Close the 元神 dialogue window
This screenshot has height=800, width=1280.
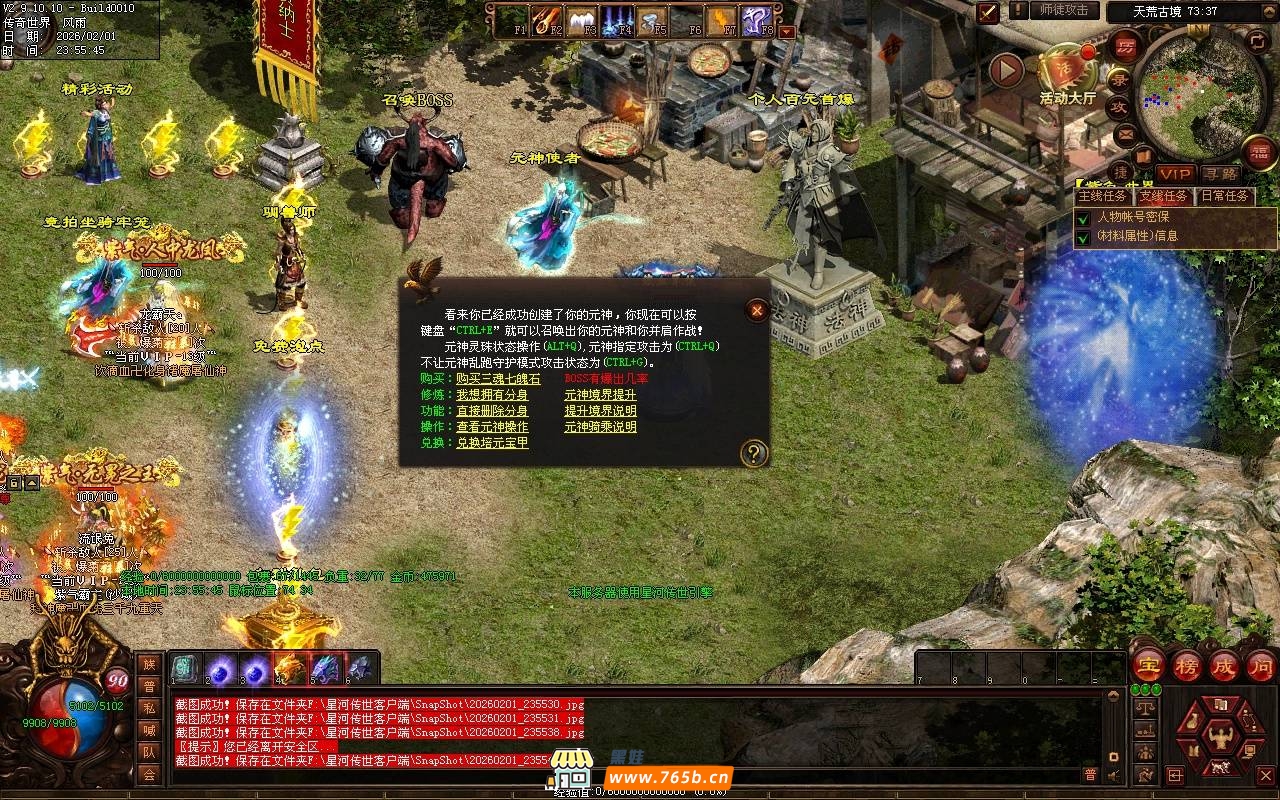click(757, 311)
